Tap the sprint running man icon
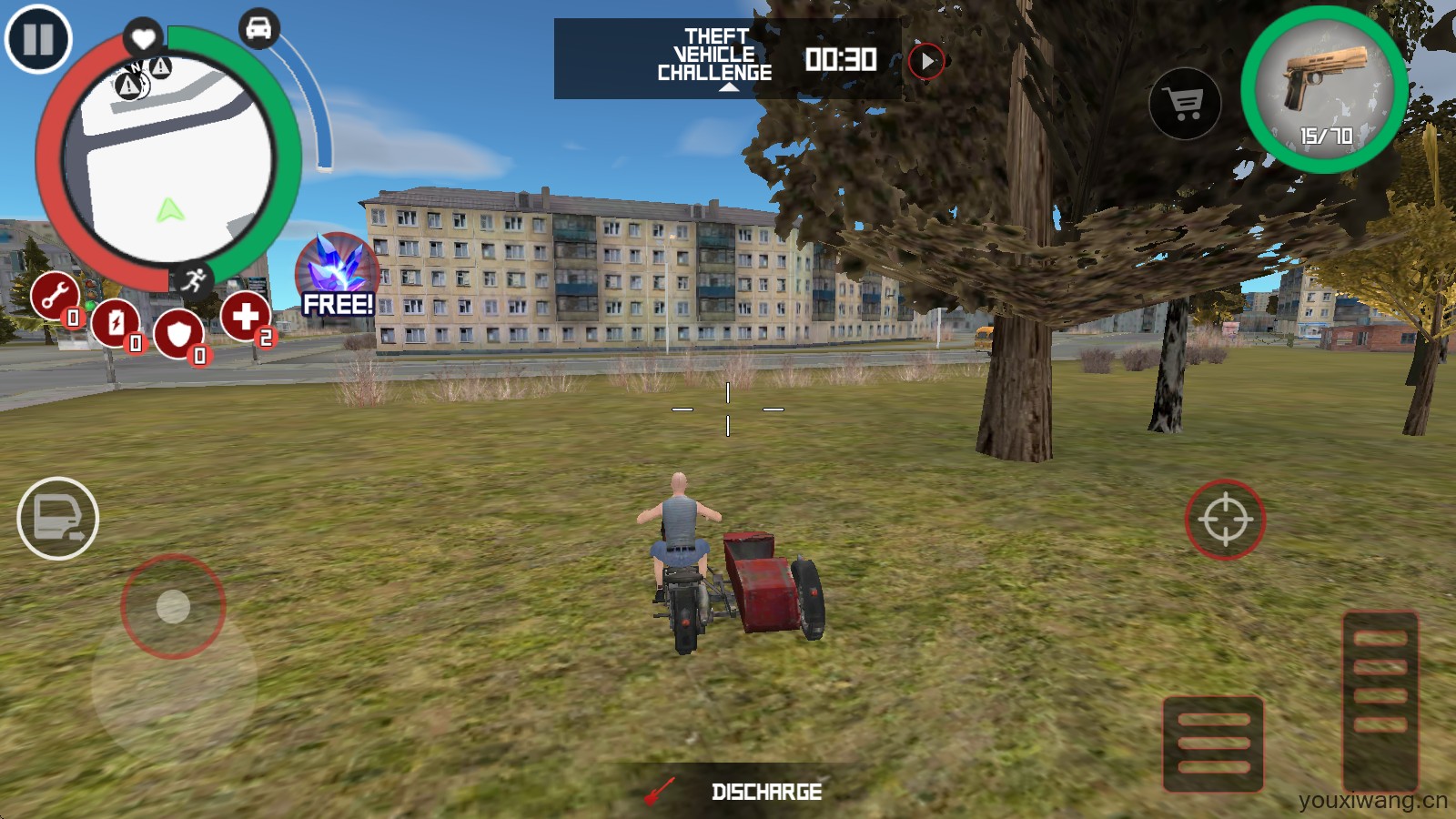This screenshot has height=819, width=1456. [193, 279]
